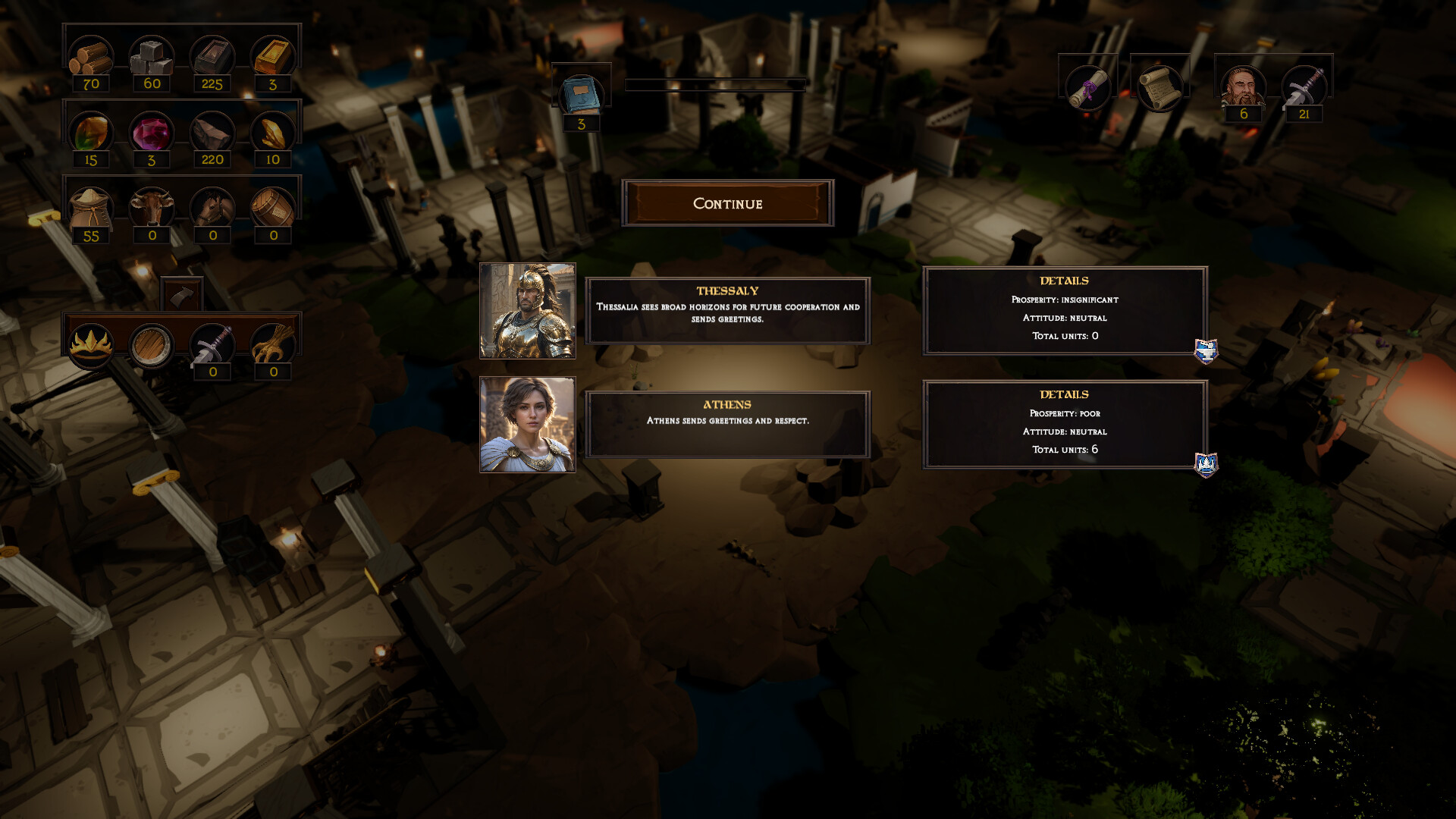Click the hammer build icon
Screen dimensions: 1456x819
(x=182, y=294)
